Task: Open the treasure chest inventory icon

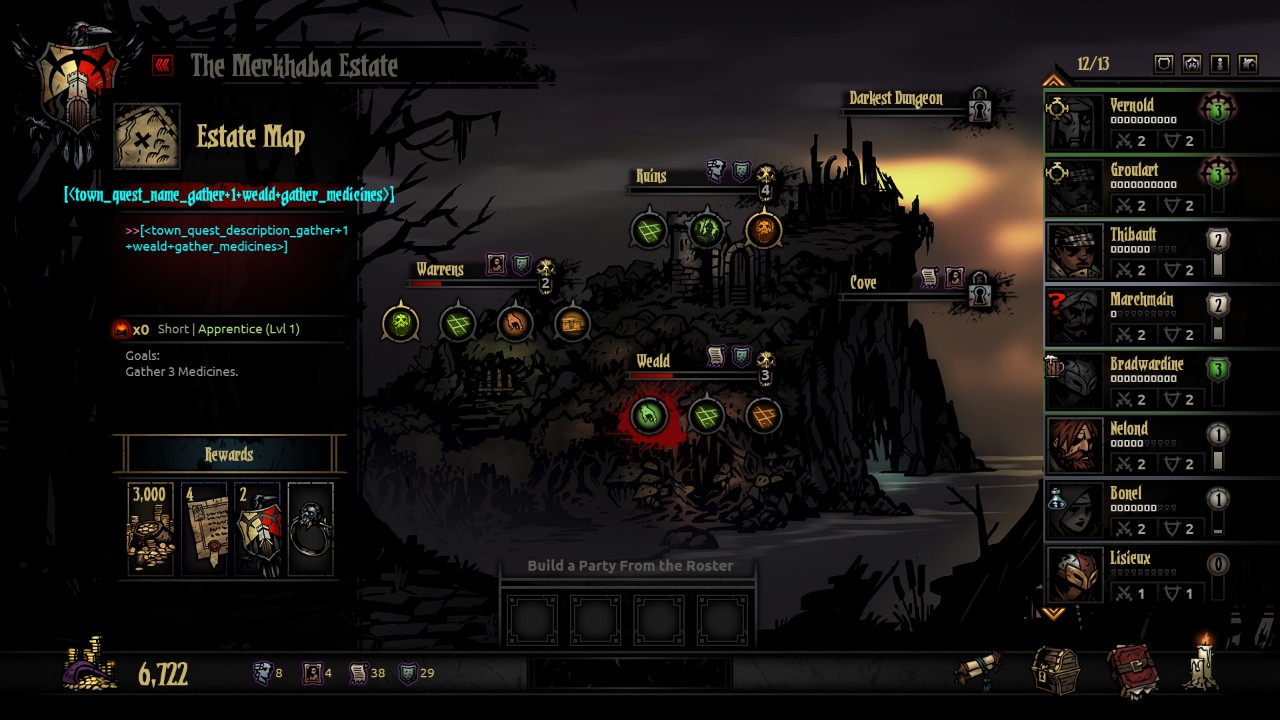Action: pos(1054,669)
